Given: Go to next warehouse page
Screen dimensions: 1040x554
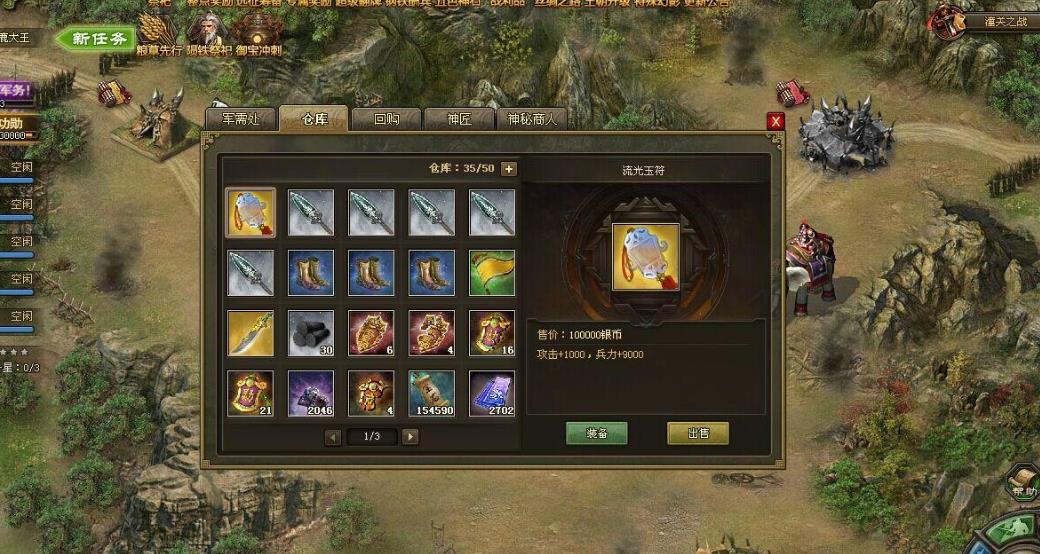Looking at the screenshot, I should pos(410,437).
